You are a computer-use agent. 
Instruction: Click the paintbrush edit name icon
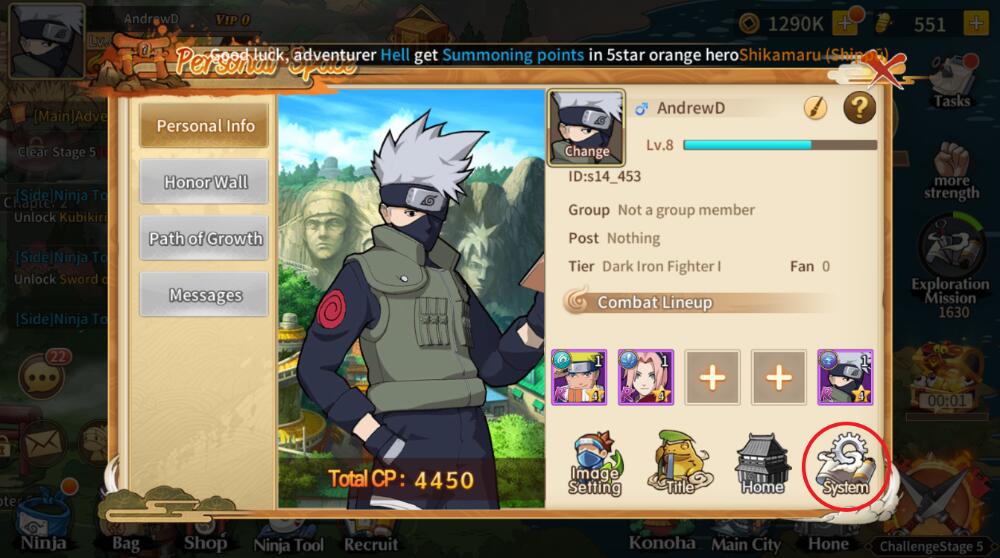[816, 108]
